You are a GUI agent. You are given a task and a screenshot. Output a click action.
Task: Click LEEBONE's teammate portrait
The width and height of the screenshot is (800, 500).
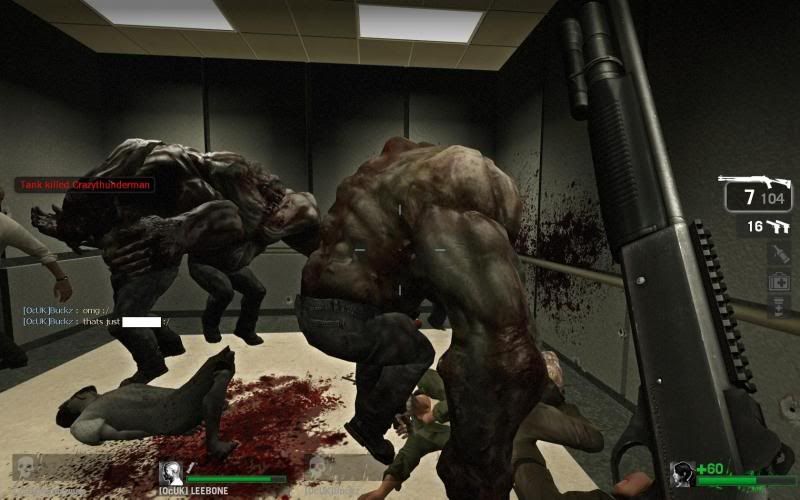(171, 473)
